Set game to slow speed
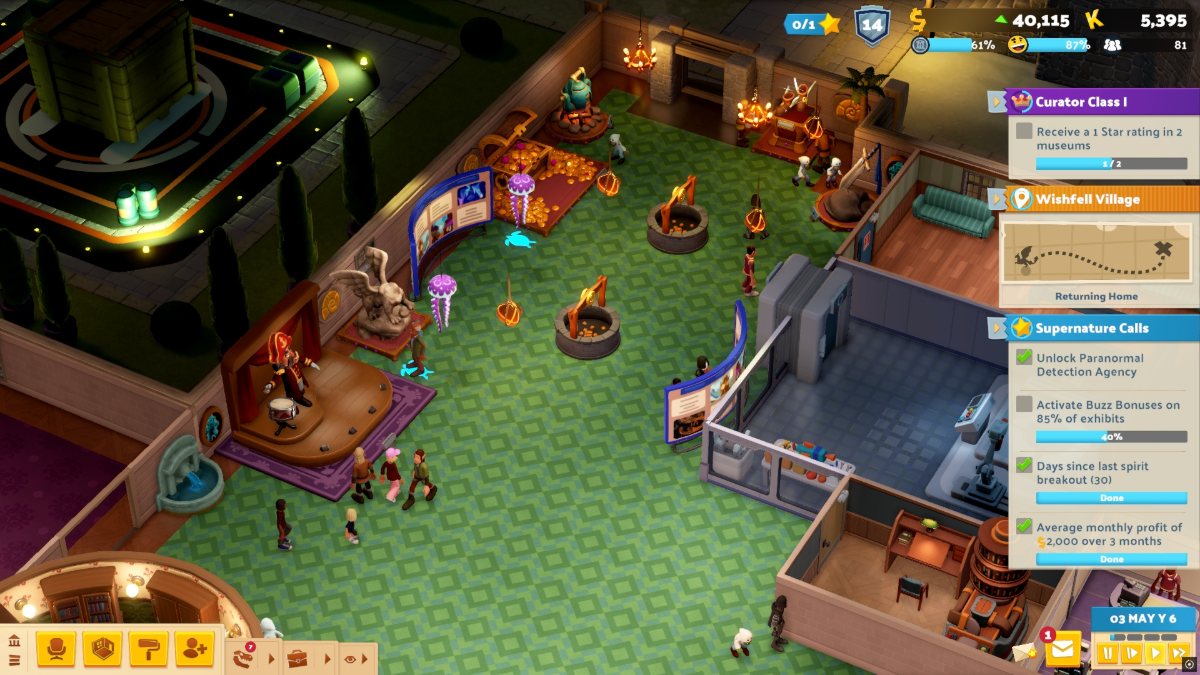Image resolution: width=1200 pixels, height=675 pixels. [1131, 653]
